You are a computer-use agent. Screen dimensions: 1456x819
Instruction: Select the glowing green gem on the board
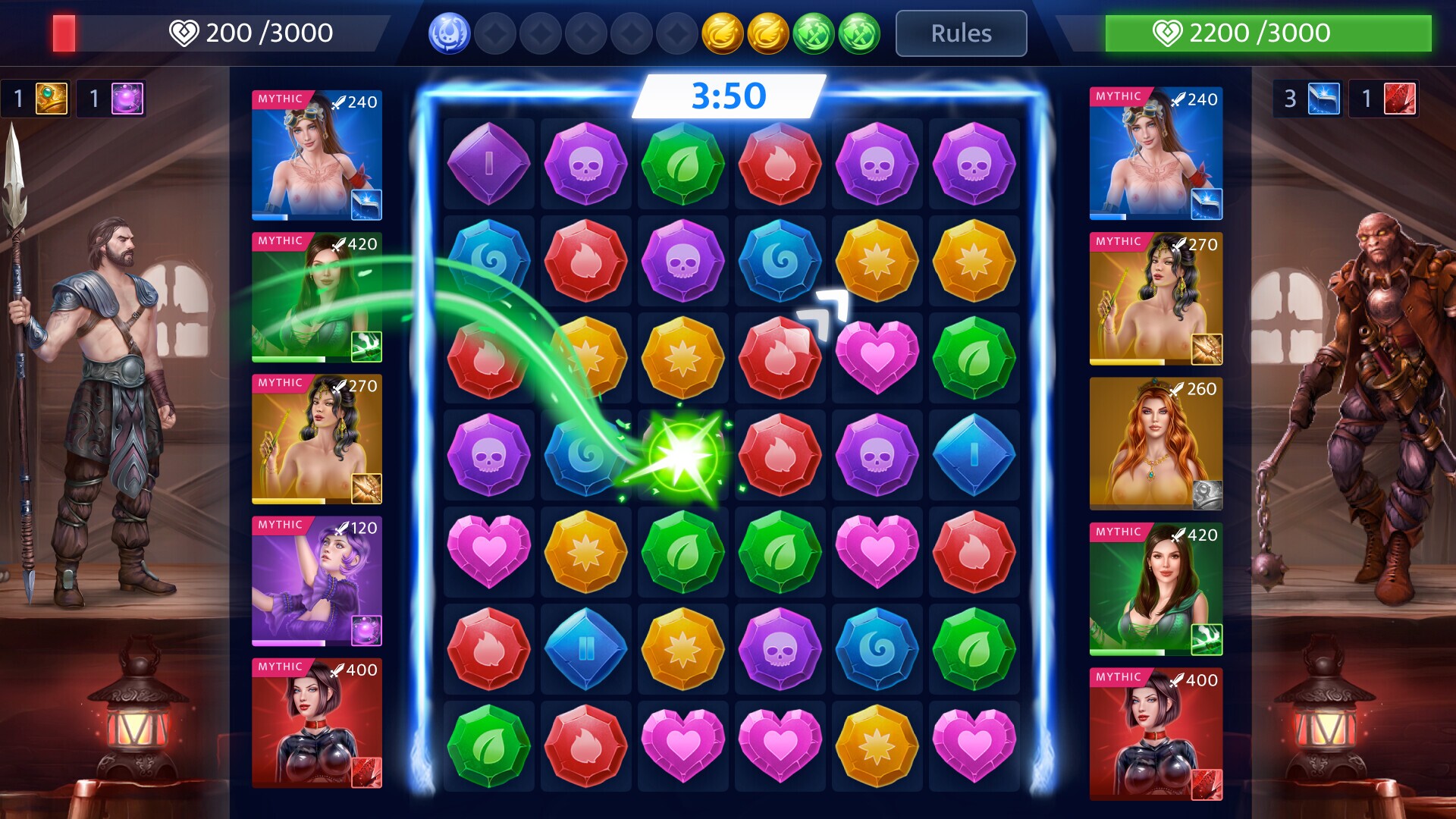pos(682,456)
